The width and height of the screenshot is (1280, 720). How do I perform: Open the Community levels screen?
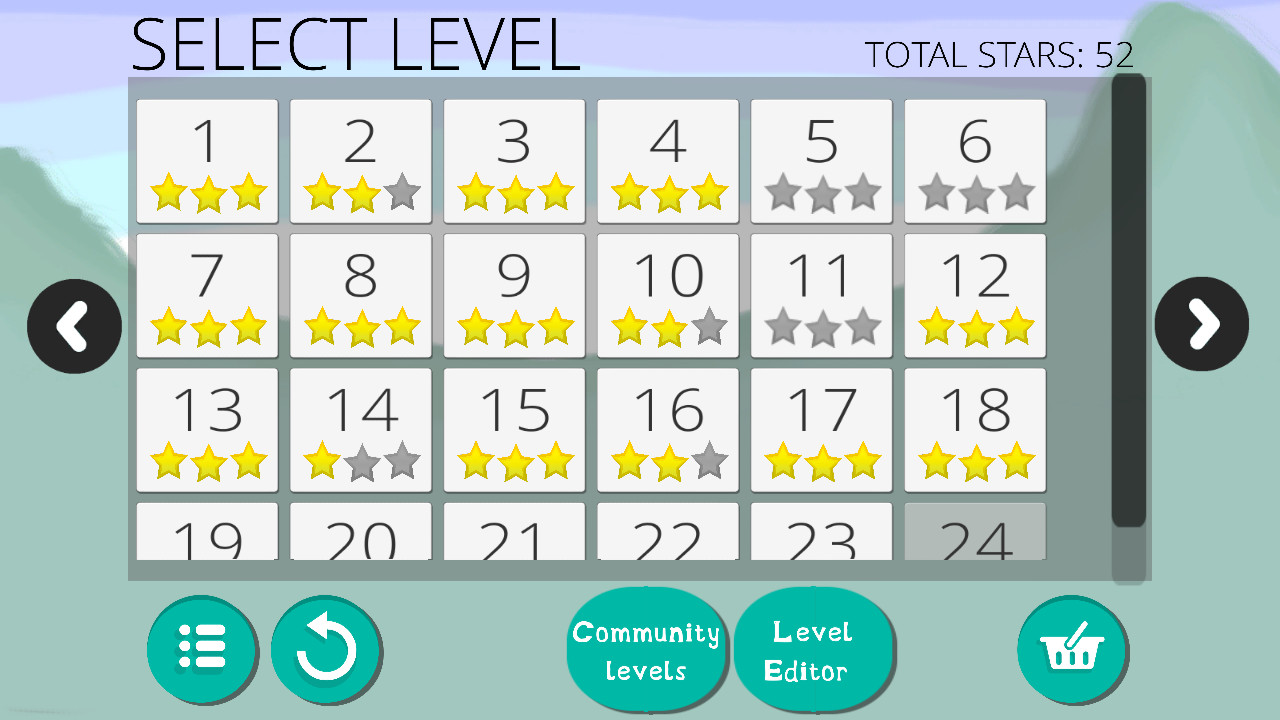(646, 648)
